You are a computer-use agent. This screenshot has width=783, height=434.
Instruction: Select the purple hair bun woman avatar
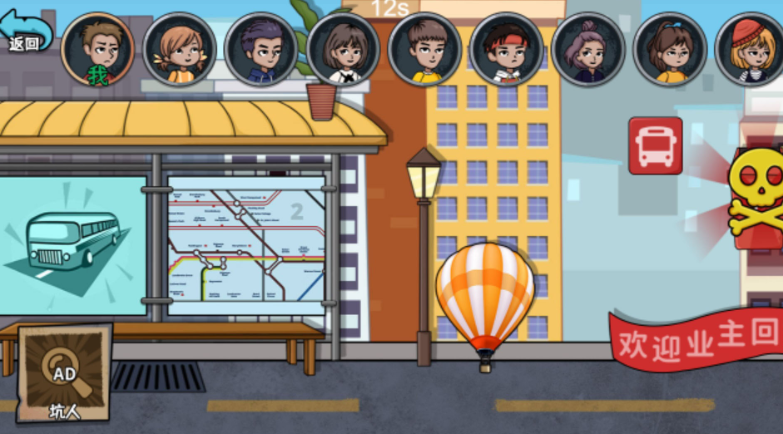(589, 50)
